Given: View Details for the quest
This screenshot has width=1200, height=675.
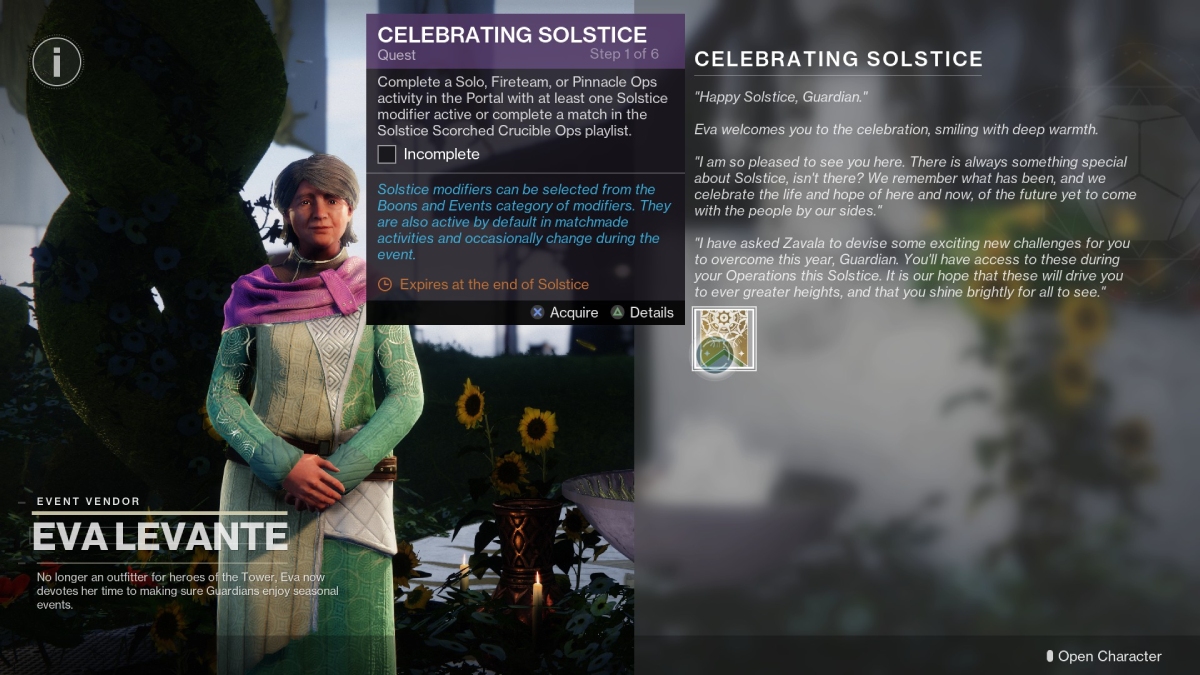Looking at the screenshot, I should 642,312.
